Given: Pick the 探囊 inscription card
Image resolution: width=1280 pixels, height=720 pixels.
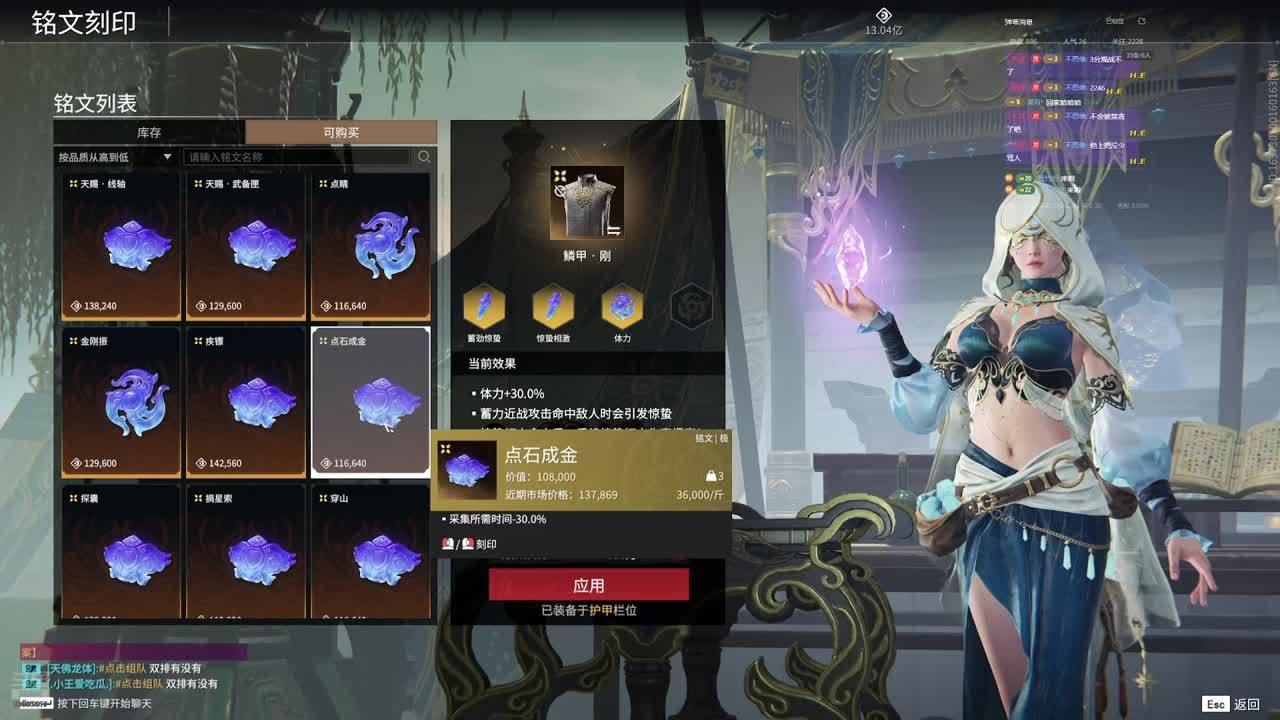Looking at the screenshot, I should click(121, 553).
